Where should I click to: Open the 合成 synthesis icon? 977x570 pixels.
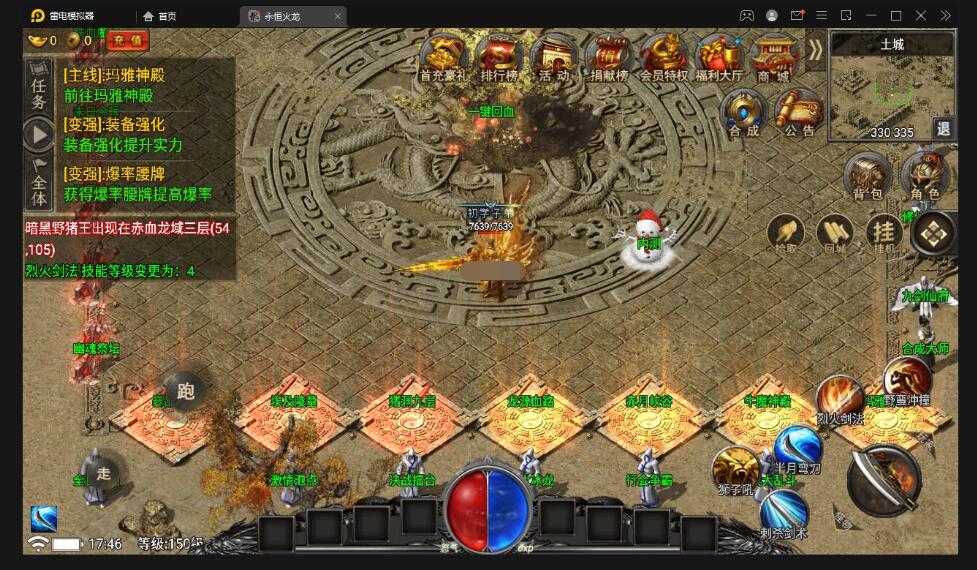click(743, 111)
